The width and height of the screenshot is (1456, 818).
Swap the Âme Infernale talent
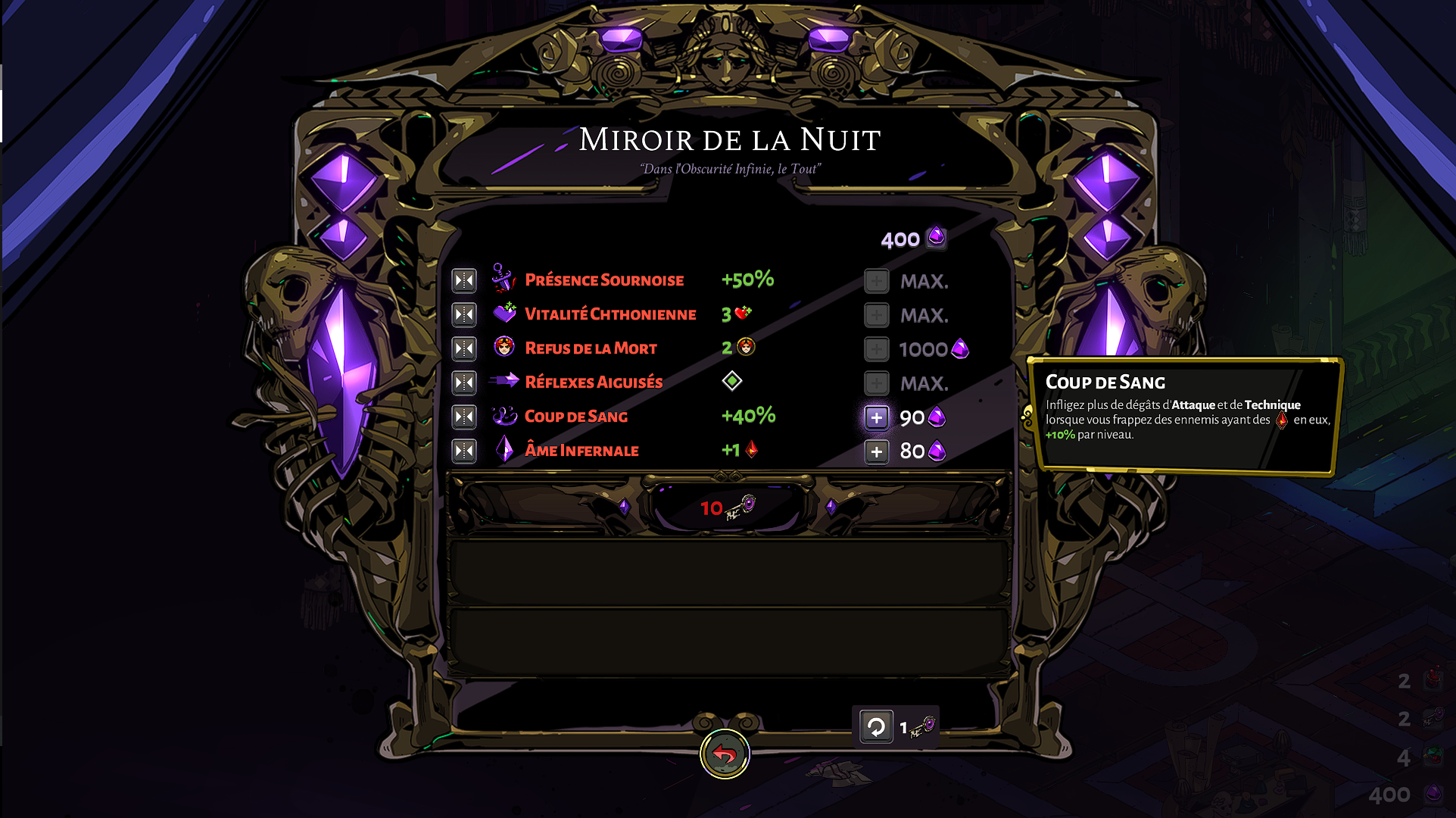[464, 451]
